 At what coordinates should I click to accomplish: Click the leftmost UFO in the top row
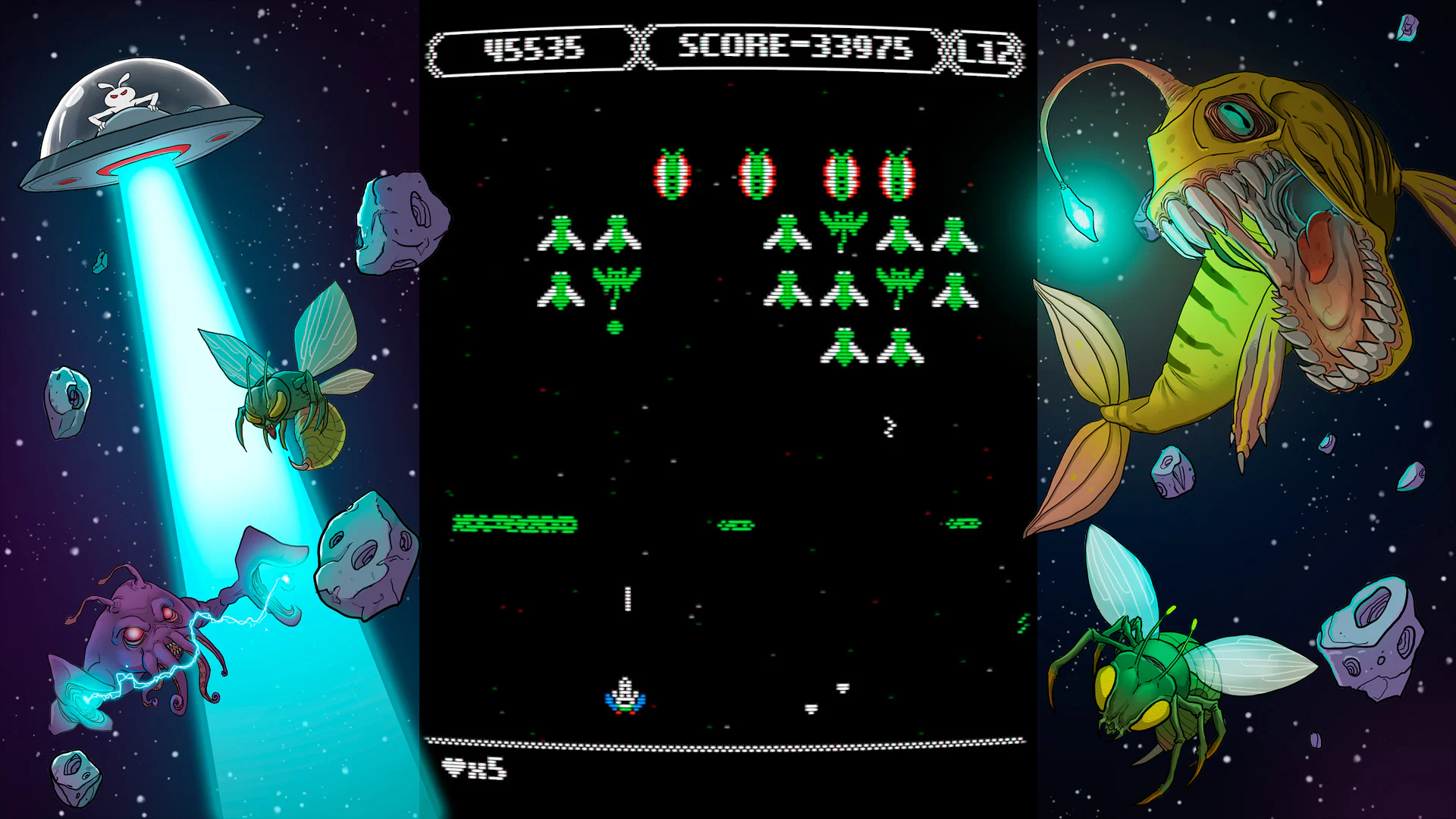tap(672, 174)
